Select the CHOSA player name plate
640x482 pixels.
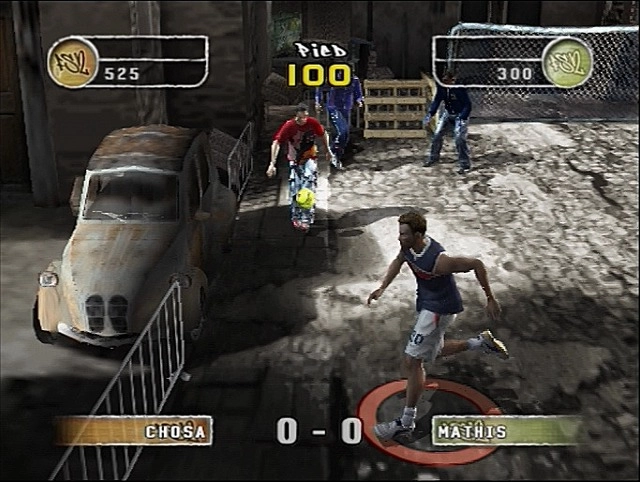tap(134, 431)
